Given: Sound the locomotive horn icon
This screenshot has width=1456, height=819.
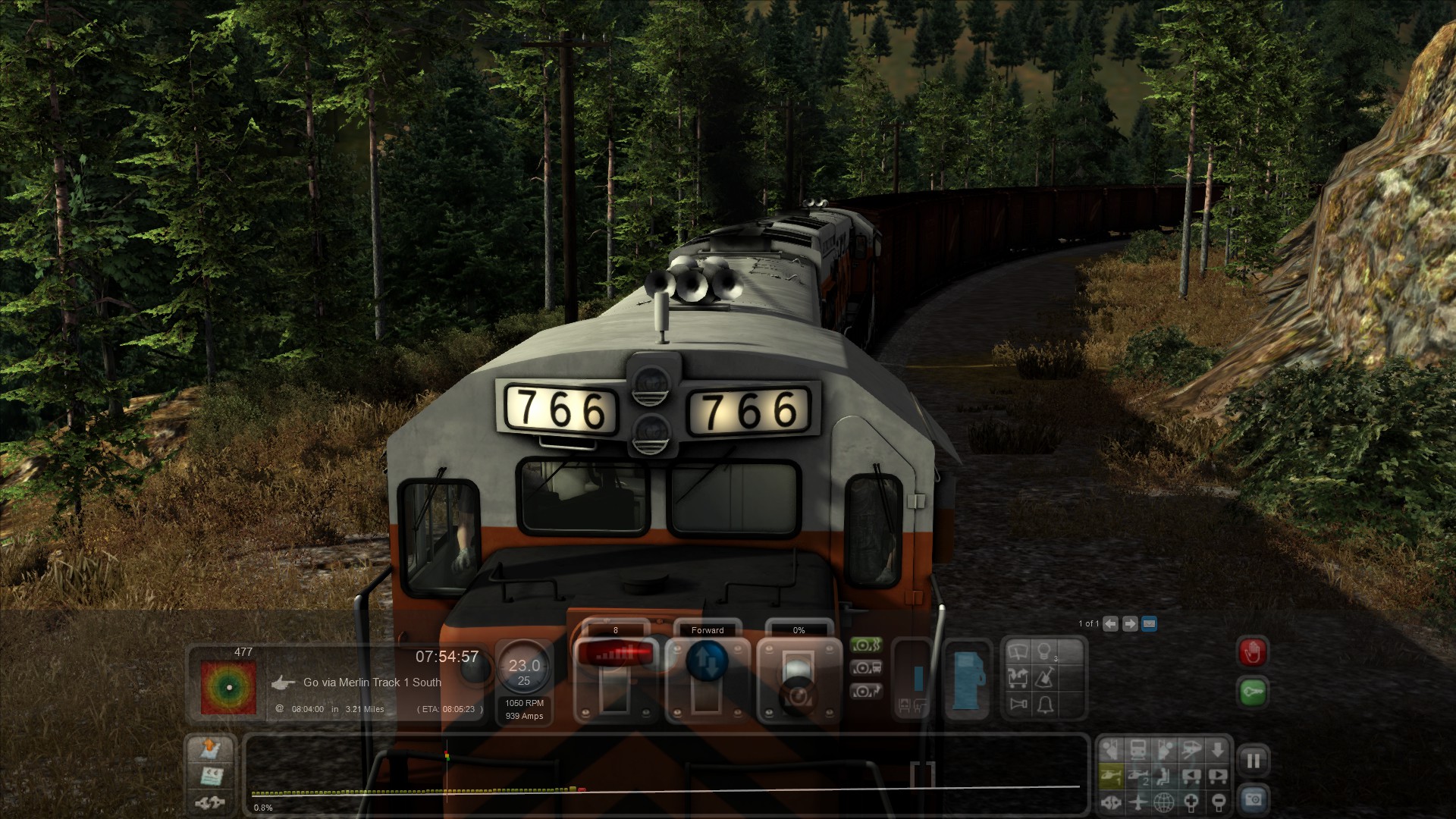Looking at the screenshot, I should tap(1018, 704).
